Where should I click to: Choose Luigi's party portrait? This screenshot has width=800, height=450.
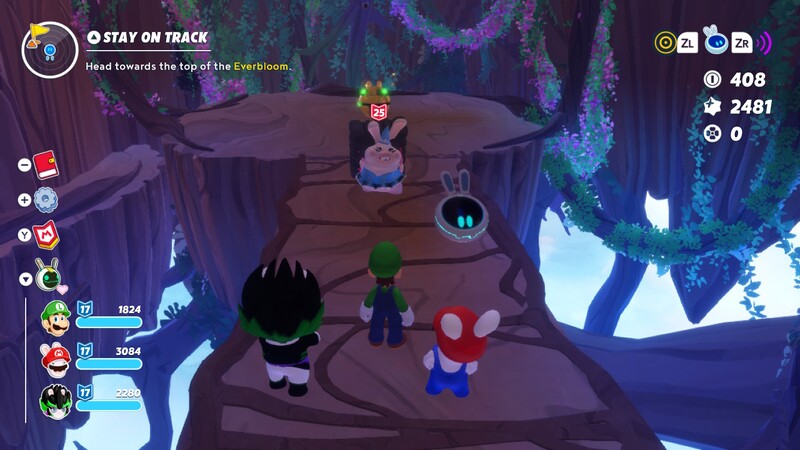pyautogui.click(x=55, y=317)
